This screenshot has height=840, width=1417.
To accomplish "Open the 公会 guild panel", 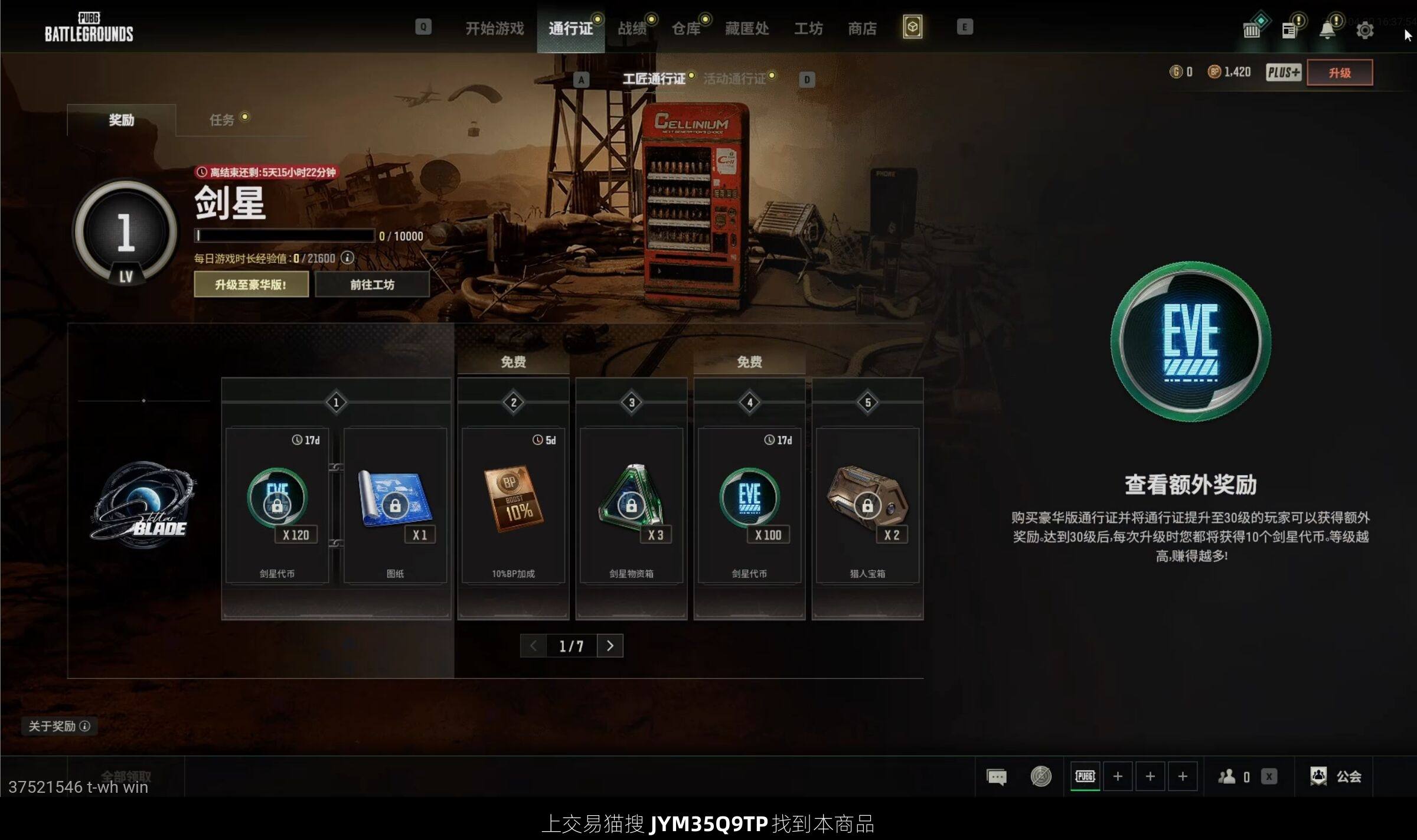I will coord(1336,776).
